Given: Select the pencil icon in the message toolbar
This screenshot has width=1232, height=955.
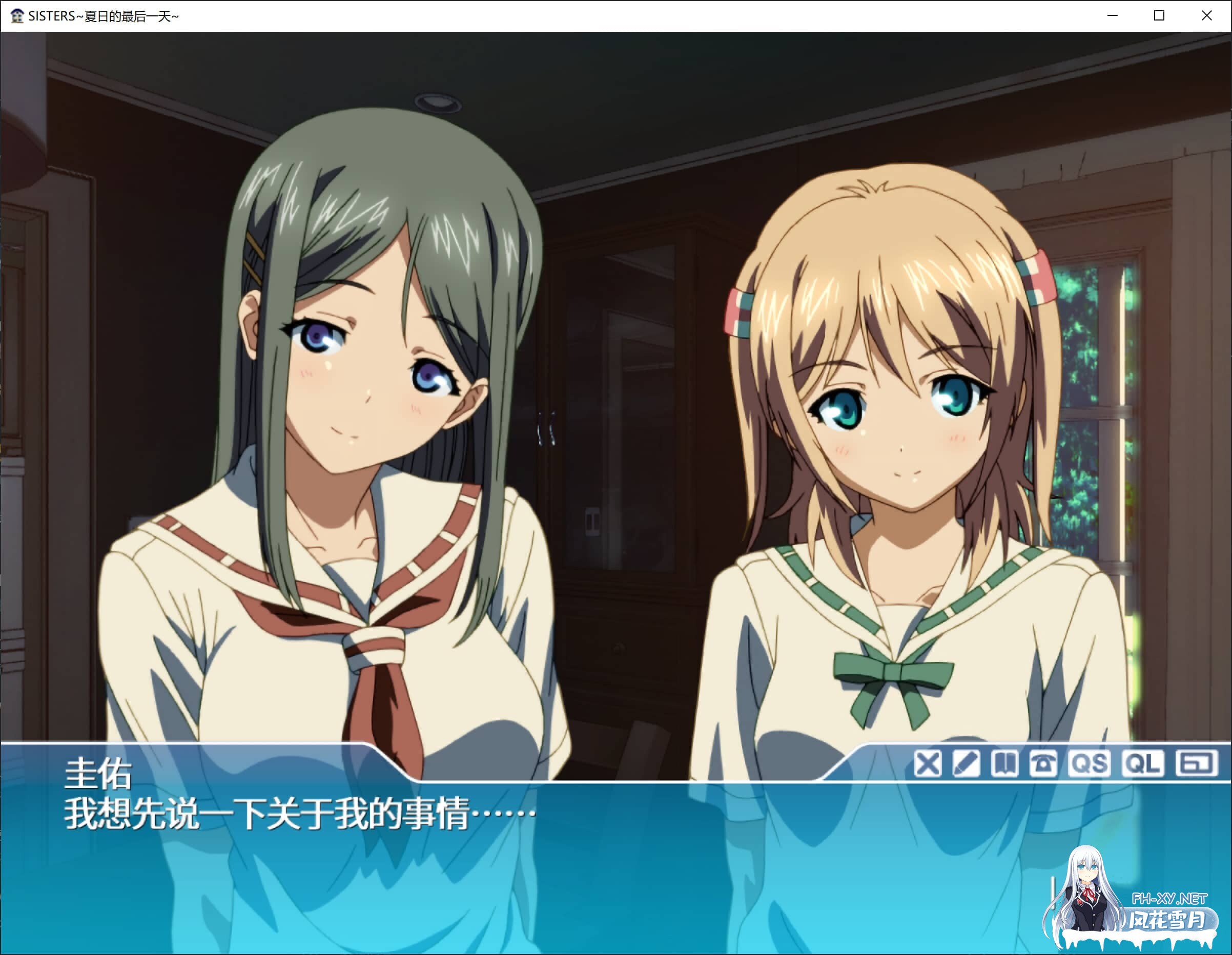Looking at the screenshot, I should click(x=966, y=763).
